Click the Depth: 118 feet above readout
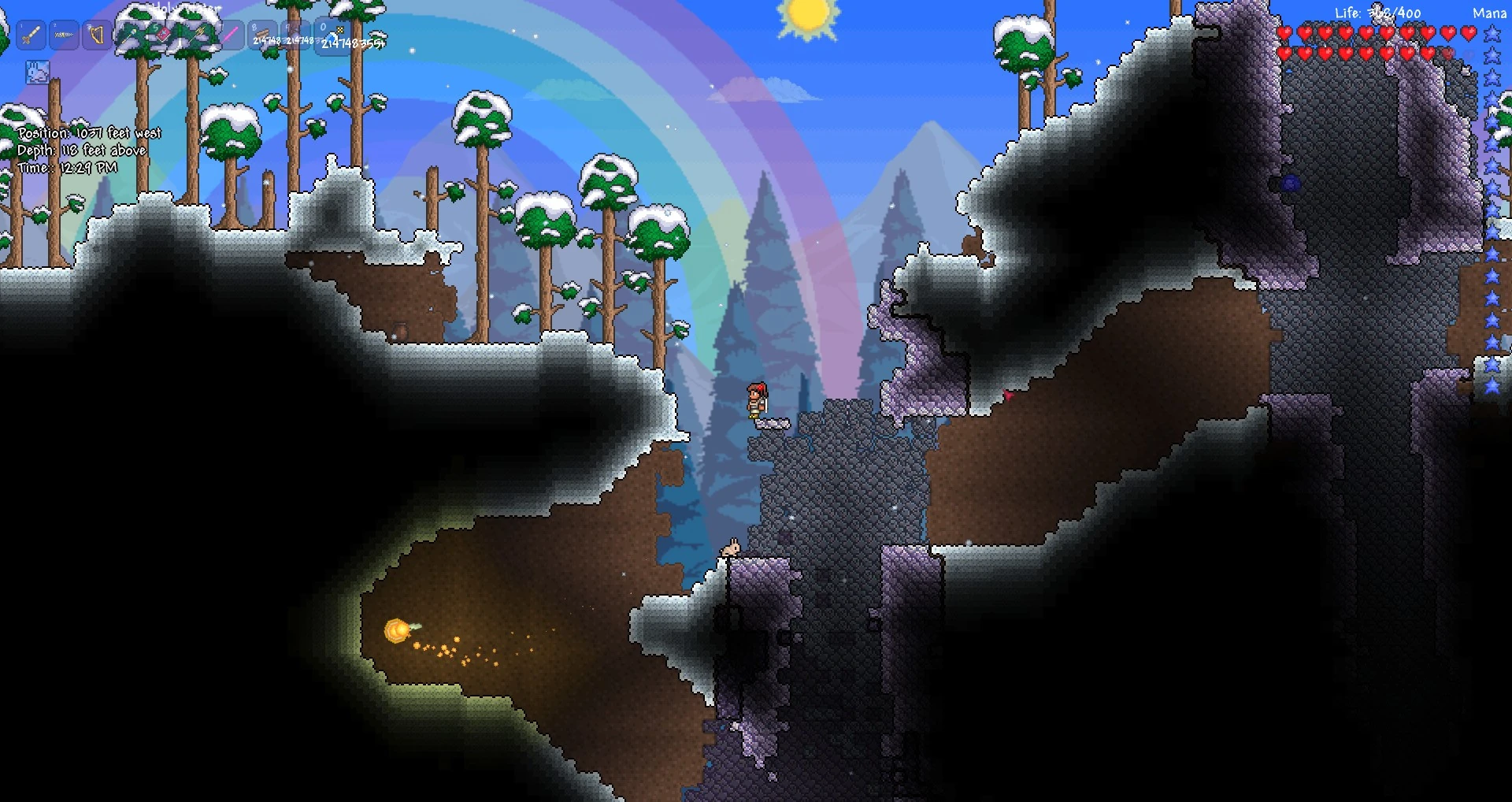This screenshot has height=802, width=1512. [81, 149]
